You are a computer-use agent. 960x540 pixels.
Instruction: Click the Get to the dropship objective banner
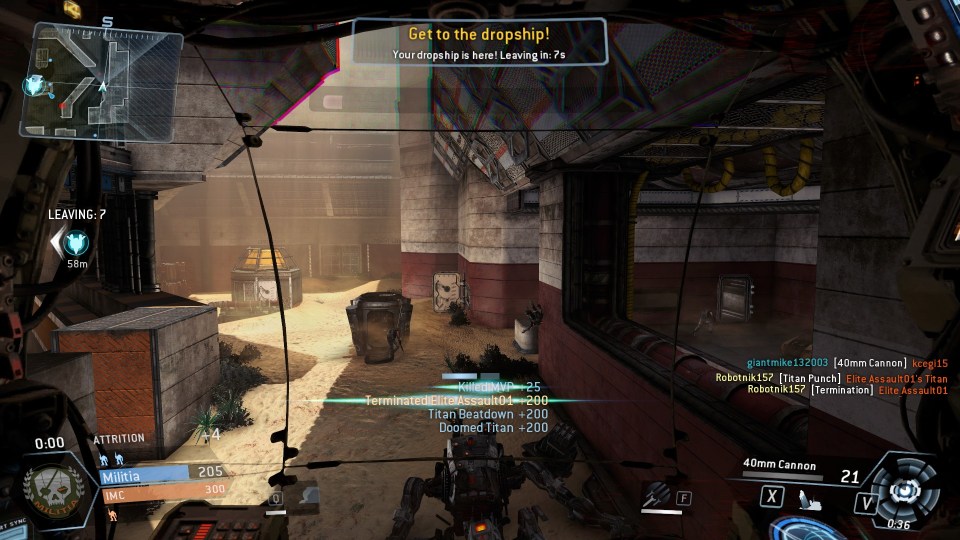click(479, 44)
